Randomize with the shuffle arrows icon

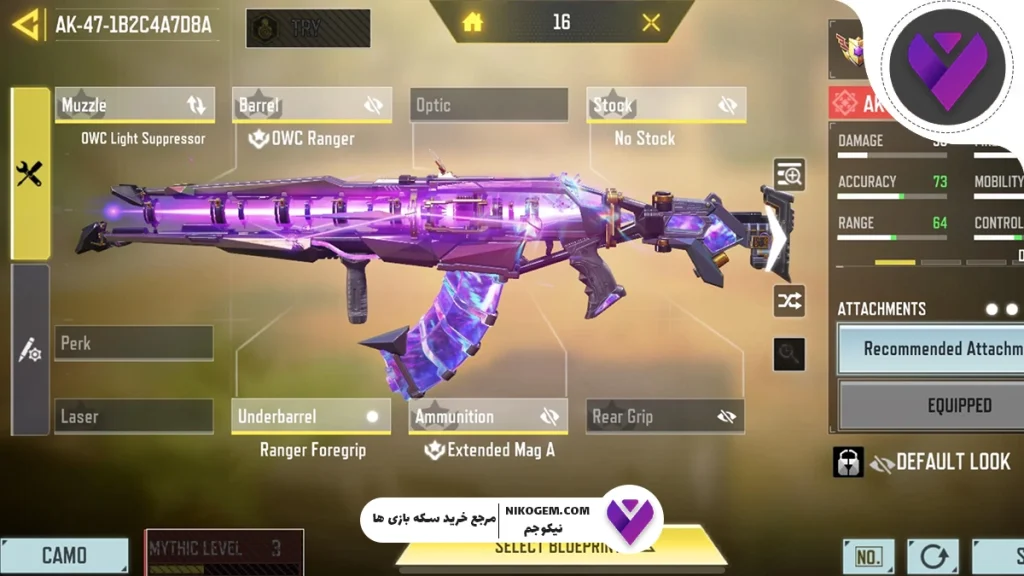click(x=789, y=300)
